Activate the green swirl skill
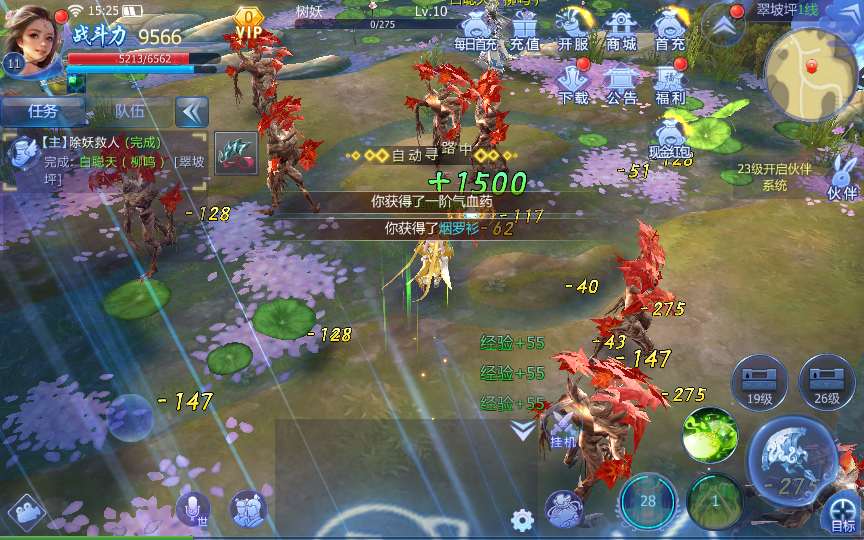The image size is (864, 540). pos(710,434)
